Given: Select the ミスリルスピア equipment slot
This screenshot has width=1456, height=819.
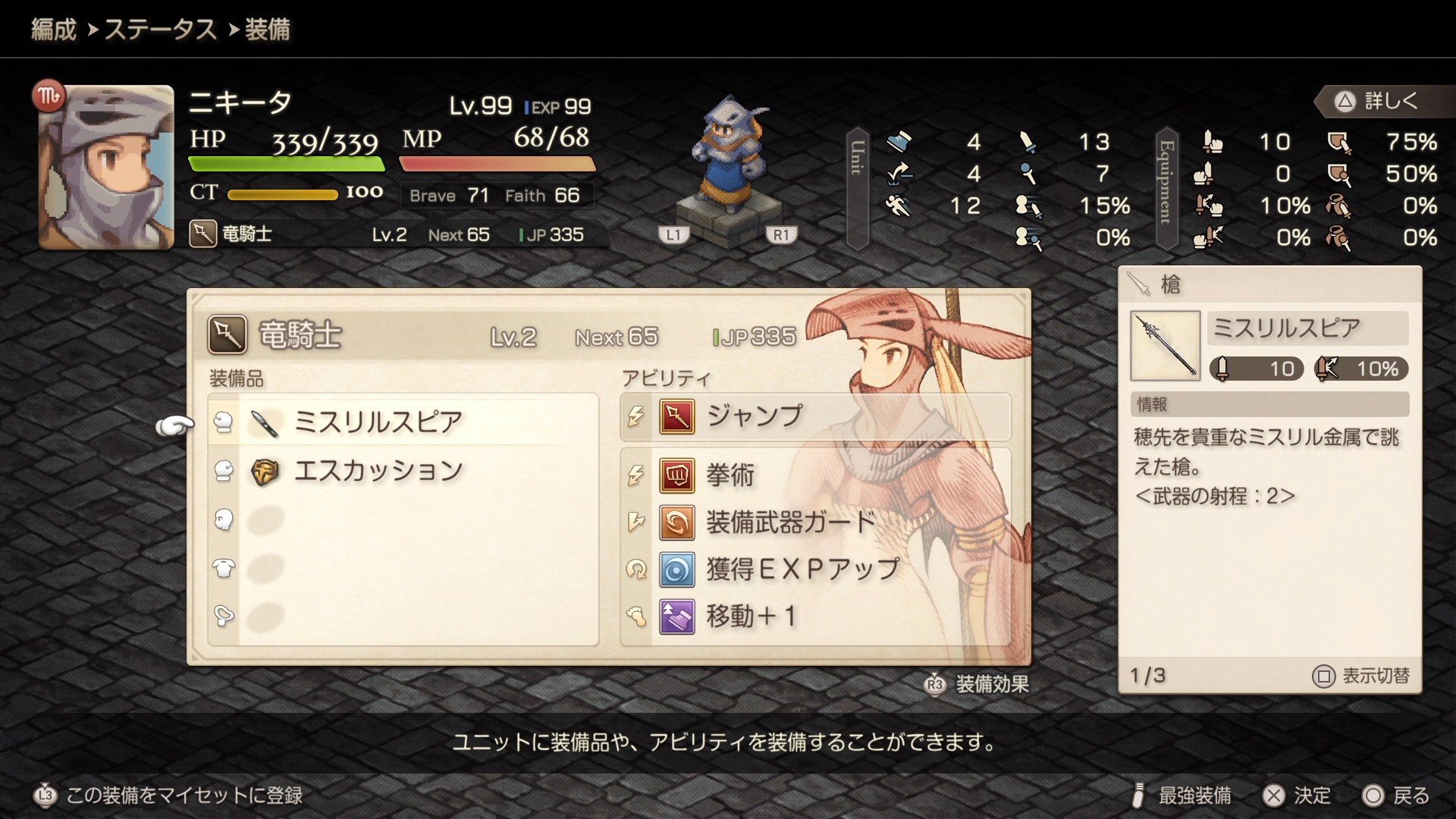Looking at the screenshot, I should pos(378,422).
